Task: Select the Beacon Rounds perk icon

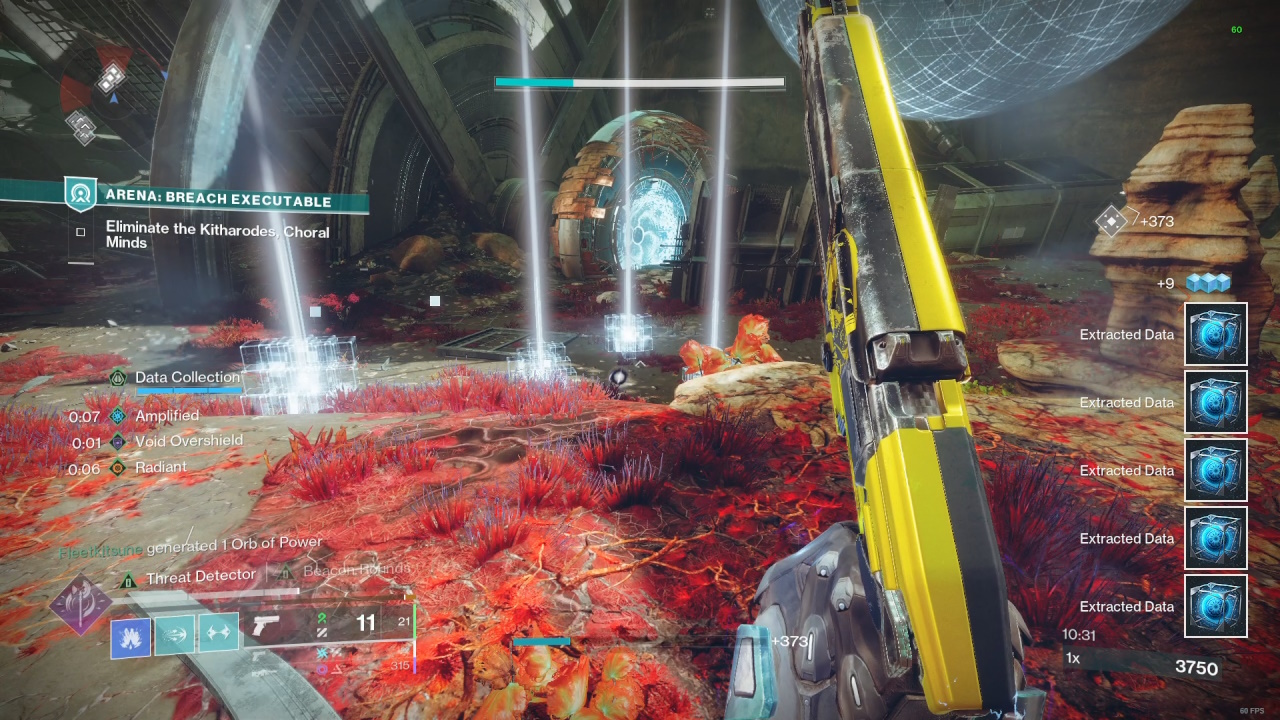Action: [x=286, y=571]
